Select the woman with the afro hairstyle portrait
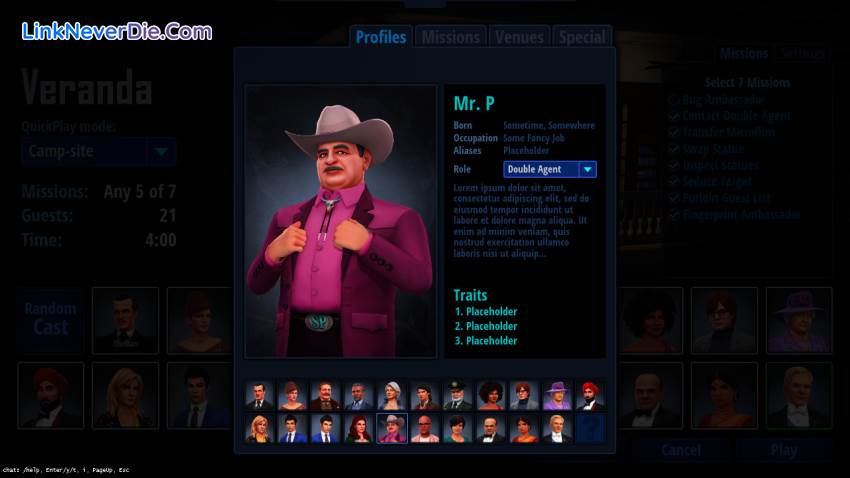 click(490, 396)
